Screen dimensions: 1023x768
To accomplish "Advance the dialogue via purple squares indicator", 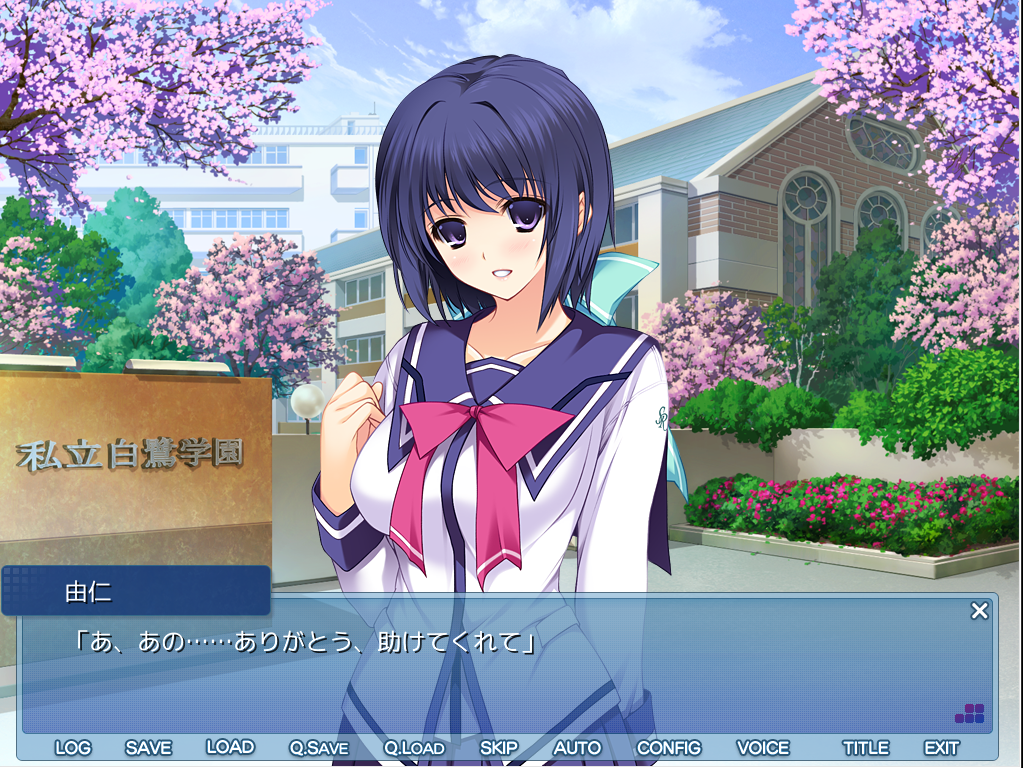I will 970,714.
